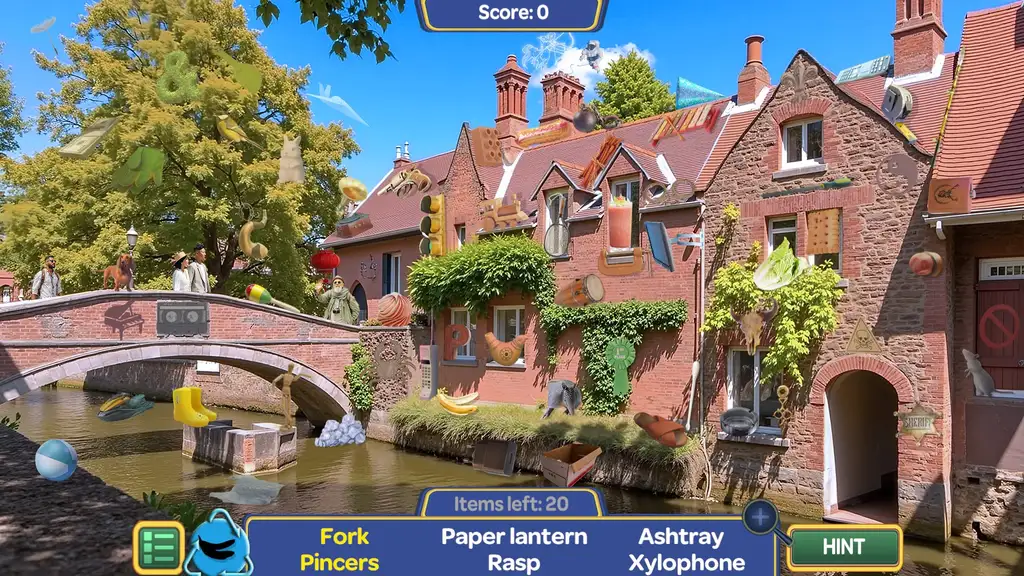Activate the magnifying glass zoom tool
1024x576 pixels.
(761, 517)
